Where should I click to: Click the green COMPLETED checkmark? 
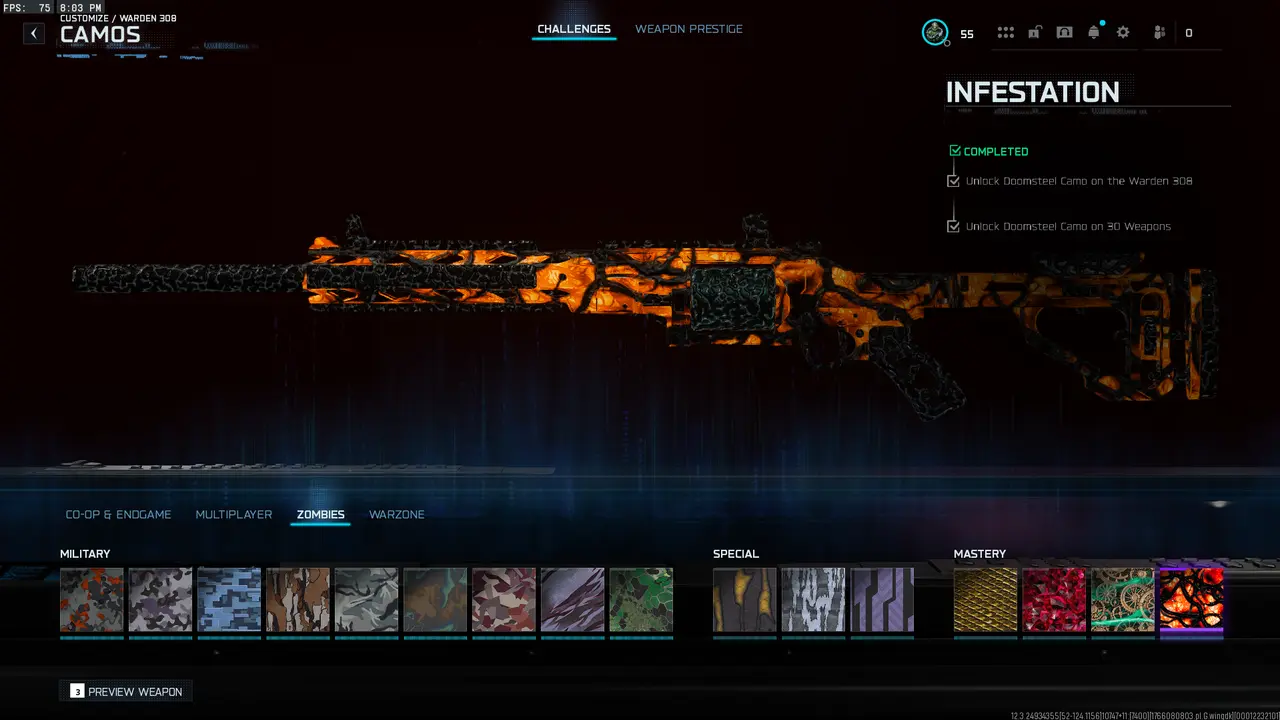954,150
